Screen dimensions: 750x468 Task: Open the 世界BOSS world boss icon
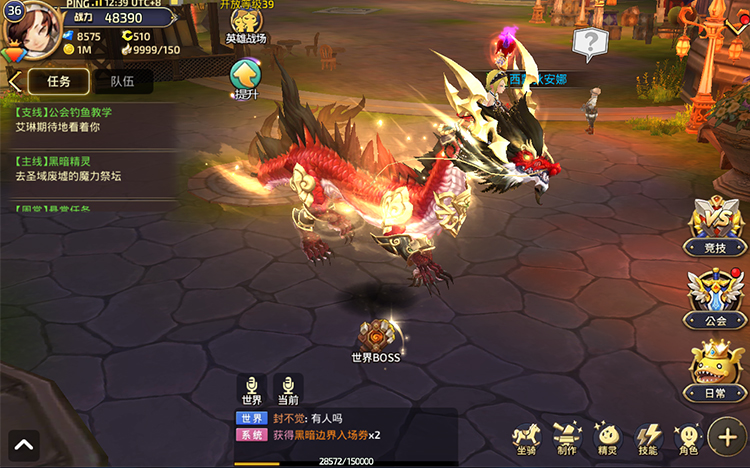[x=376, y=338]
